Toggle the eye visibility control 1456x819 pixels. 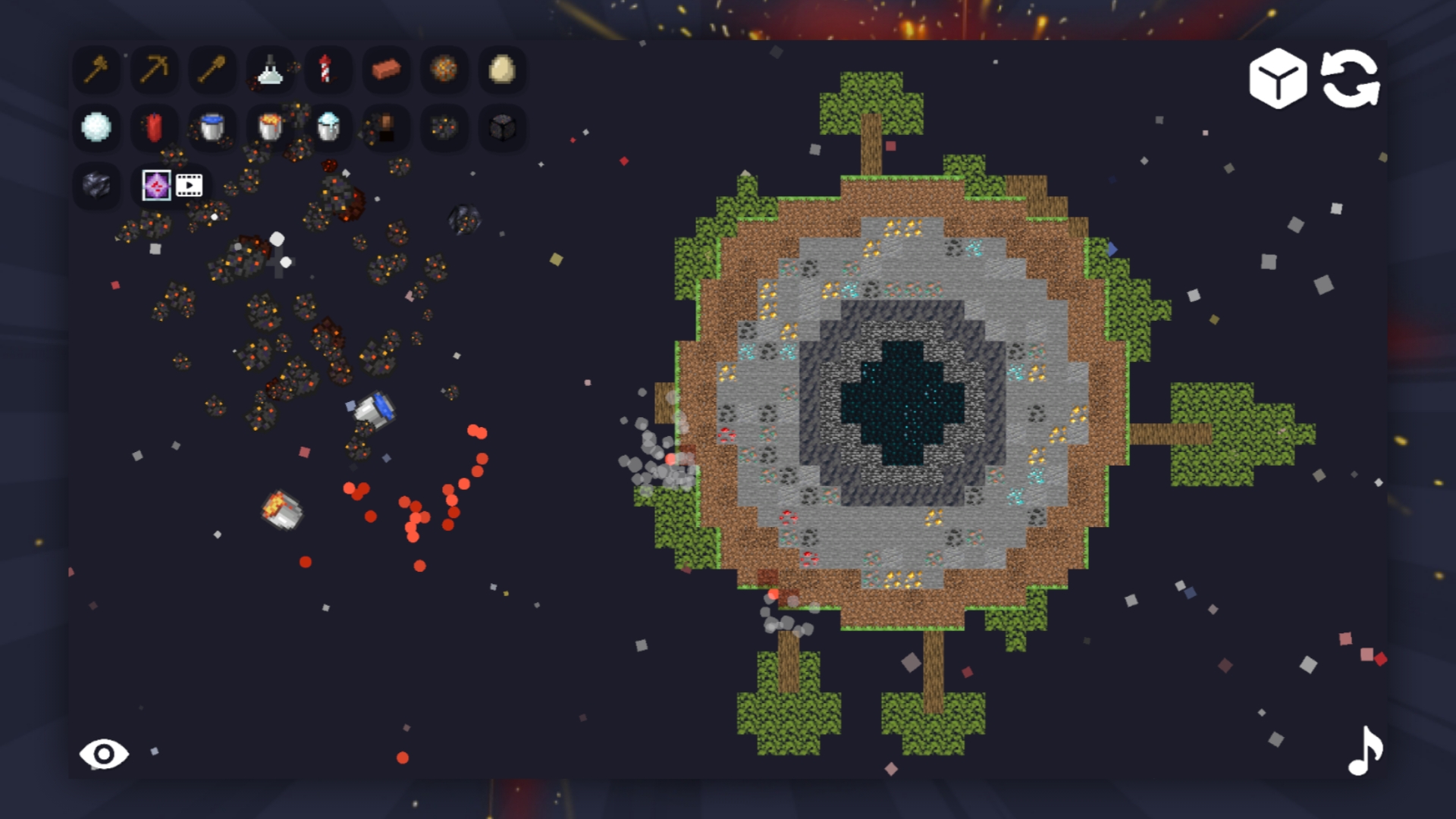[x=105, y=753]
